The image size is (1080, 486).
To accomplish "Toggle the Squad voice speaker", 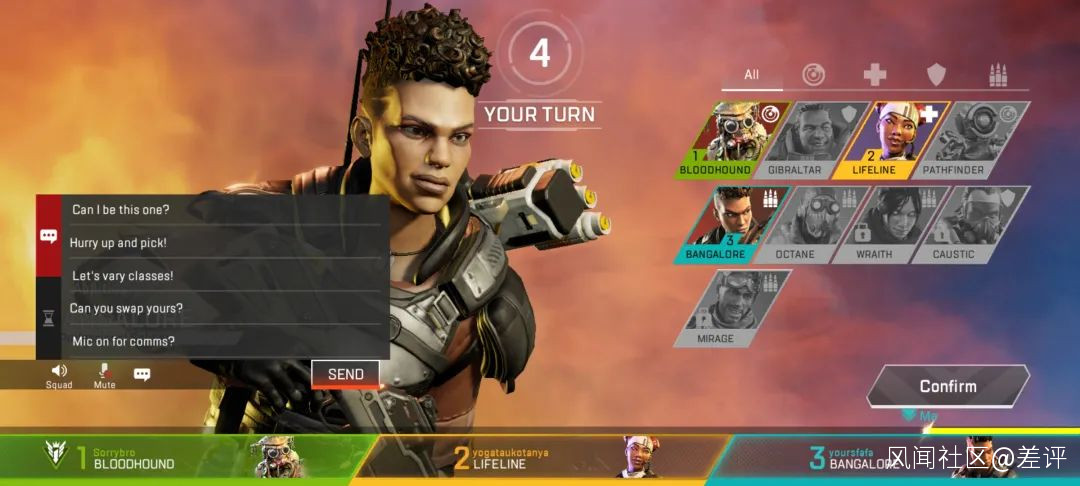I will coord(59,375).
